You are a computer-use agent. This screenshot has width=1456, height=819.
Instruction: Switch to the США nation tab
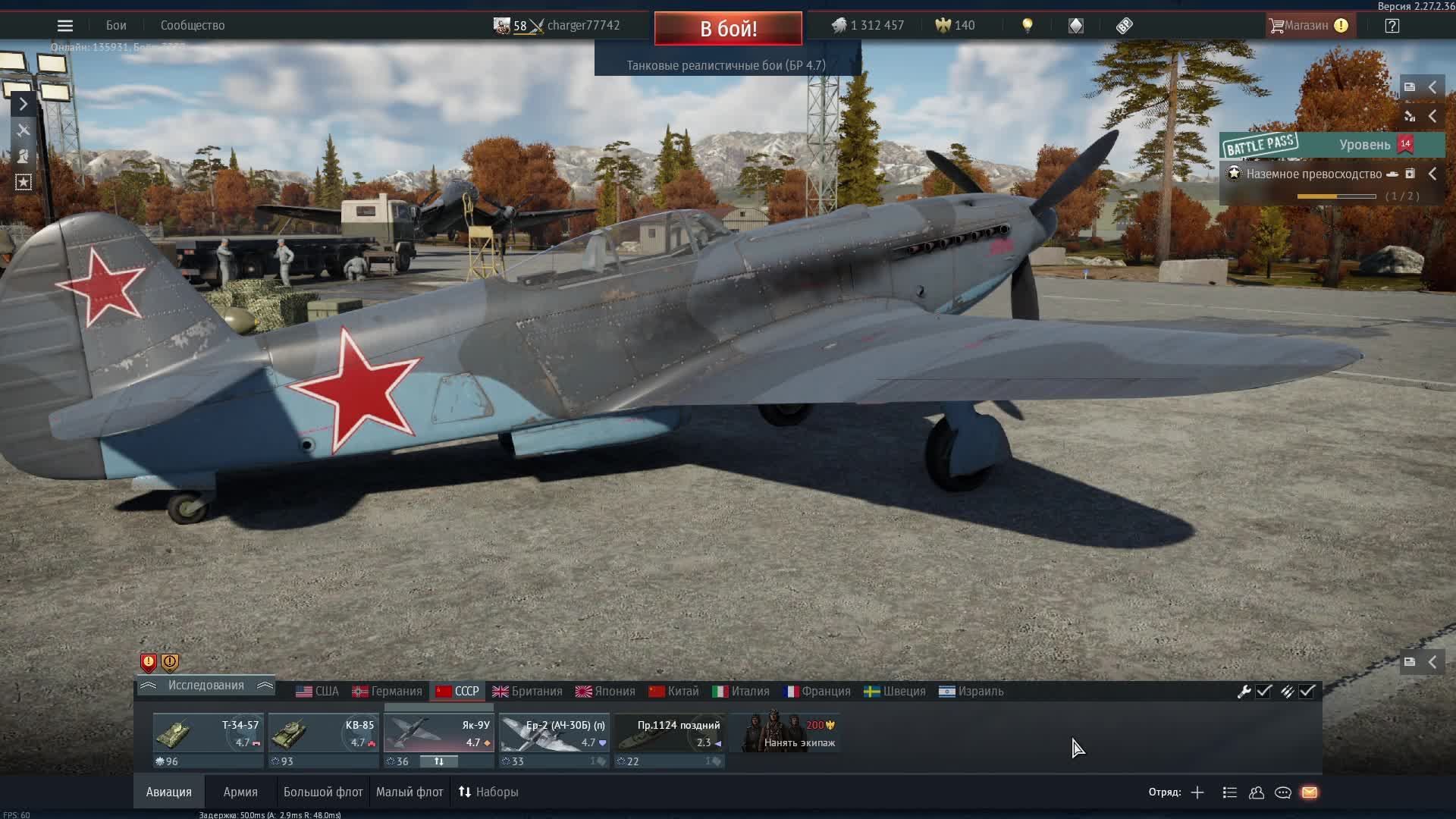[318, 692]
